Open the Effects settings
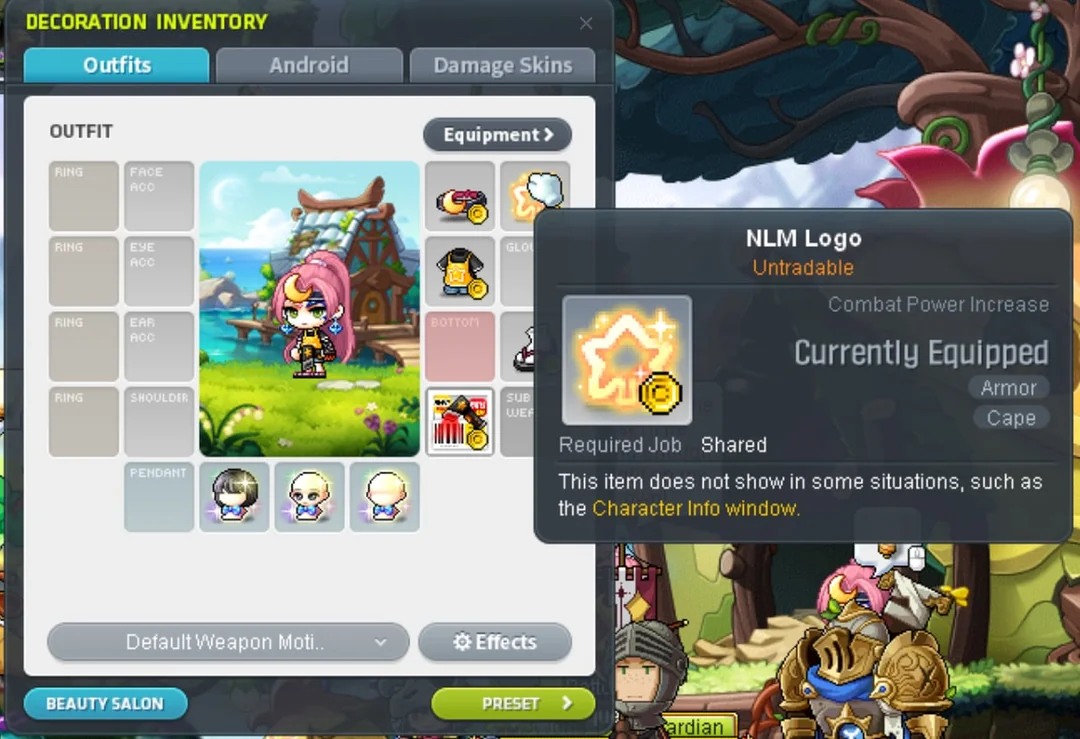1080x739 pixels. tap(495, 643)
